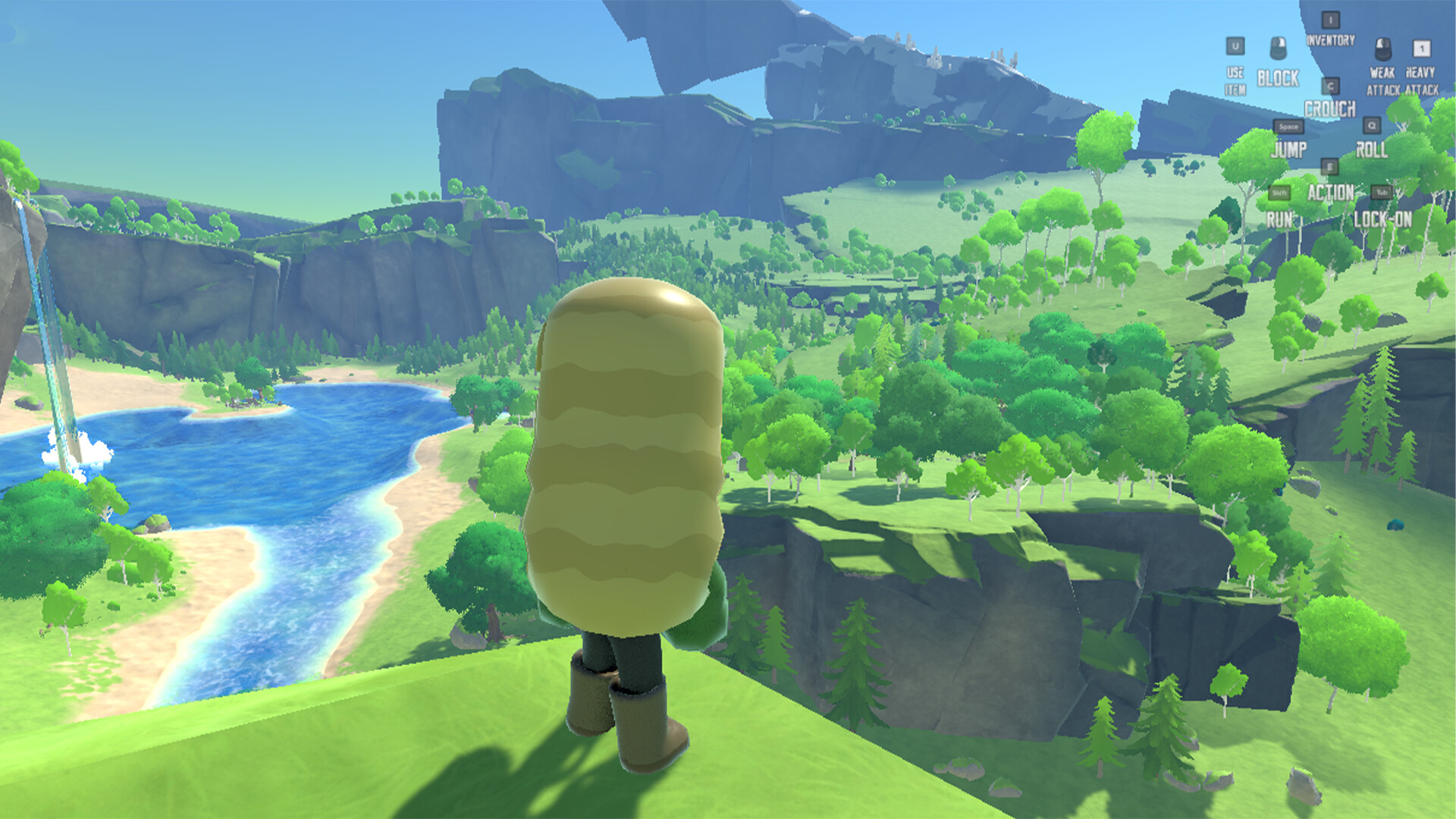This screenshot has height=819, width=1456.
Task: Select the left mouse button BLOCK icon
Action: pos(1279,49)
